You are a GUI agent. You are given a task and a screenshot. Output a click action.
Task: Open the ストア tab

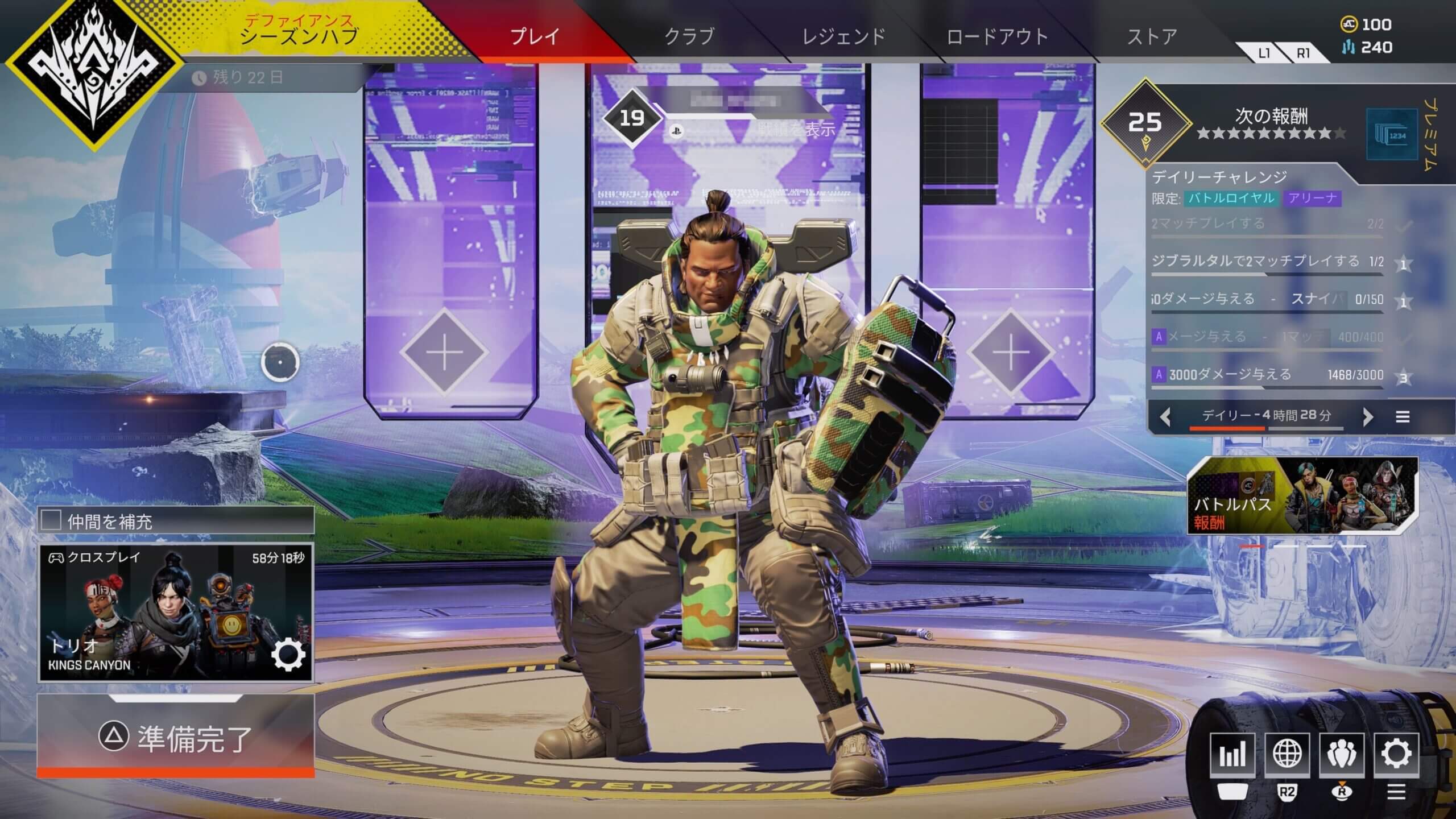[1152, 36]
